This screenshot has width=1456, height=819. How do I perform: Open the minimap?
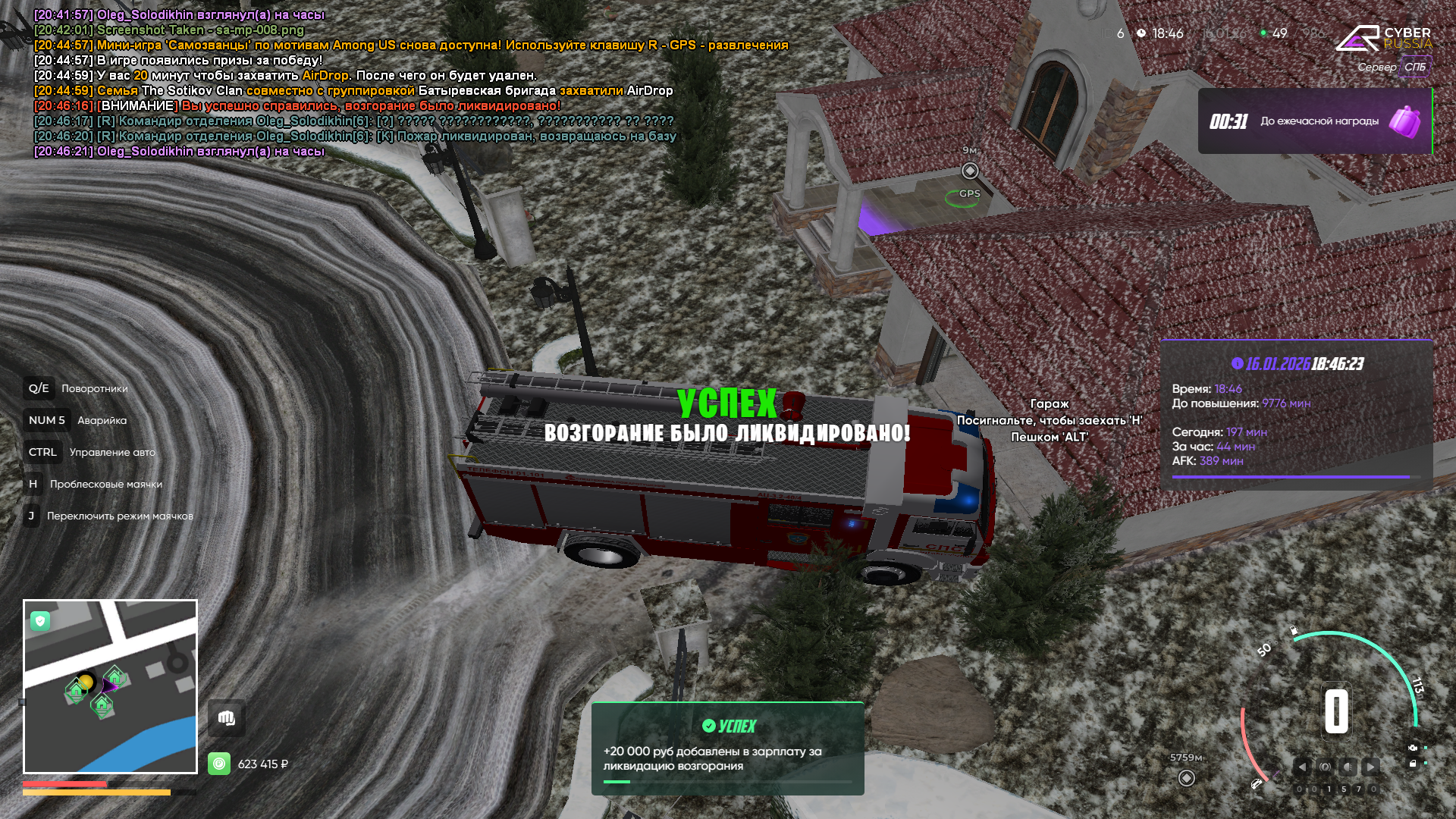tap(110, 686)
